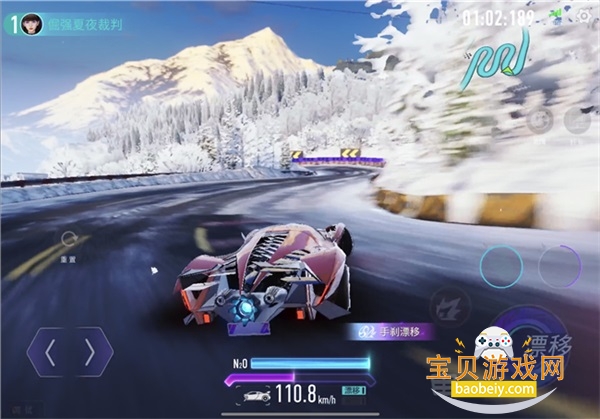Screen dimensions: 600x419
Task: Tap the winged brake icon button
Action: (x=447, y=307)
